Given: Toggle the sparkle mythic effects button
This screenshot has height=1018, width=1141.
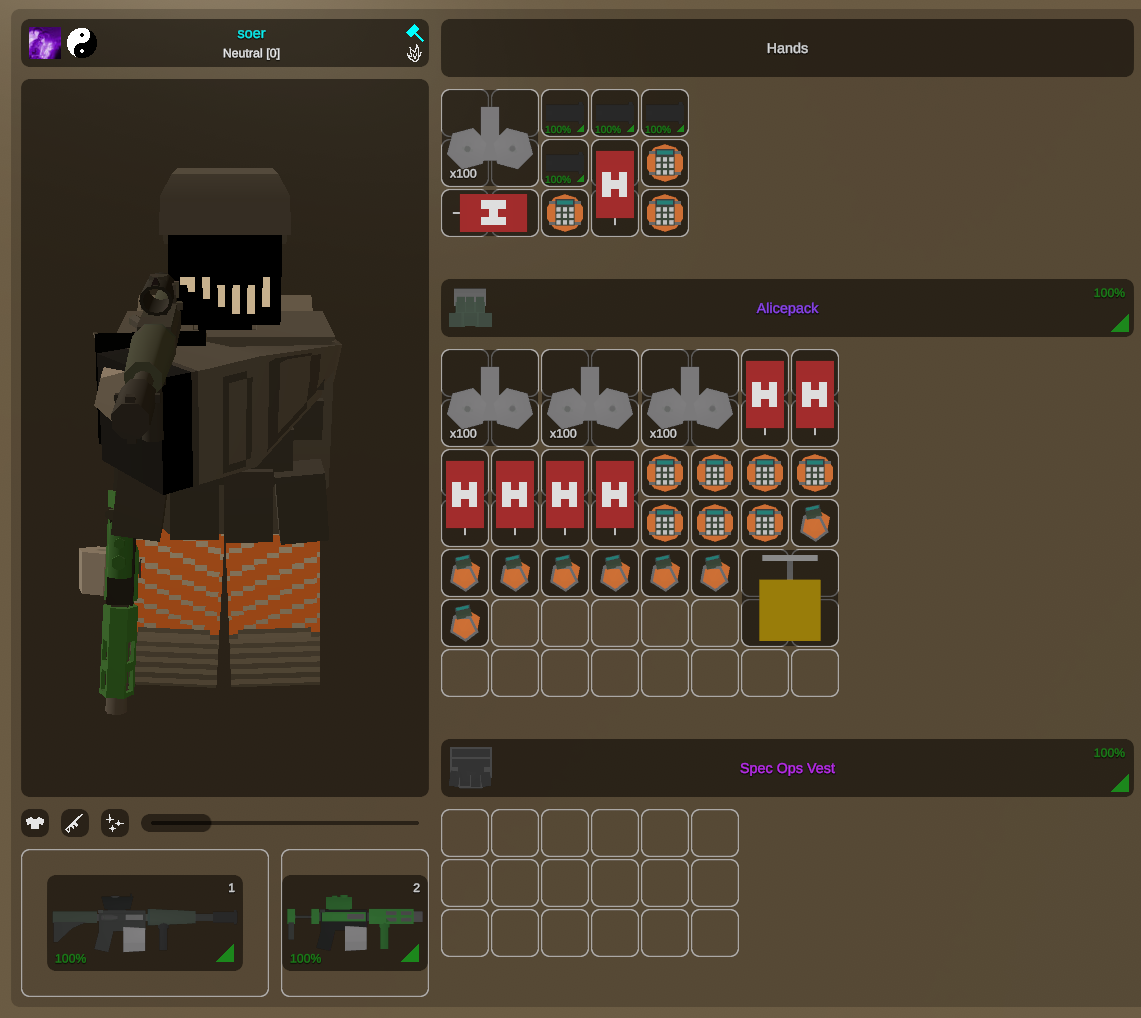Looking at the screenshot, I should [115, 823].
